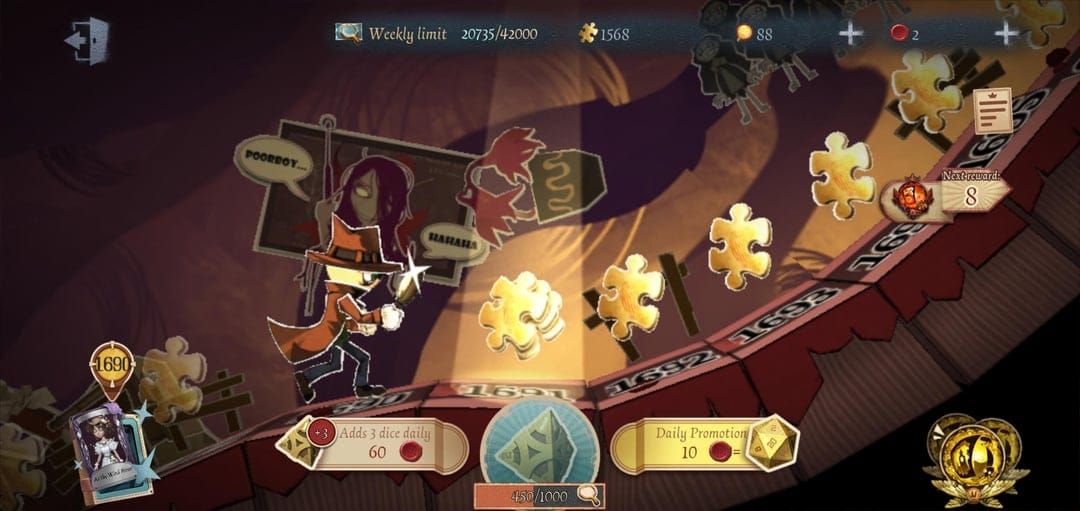The image size is (1080, 511).
Task: Exit via the door icon
Action: pyautogui.click(x=86, y=41)
